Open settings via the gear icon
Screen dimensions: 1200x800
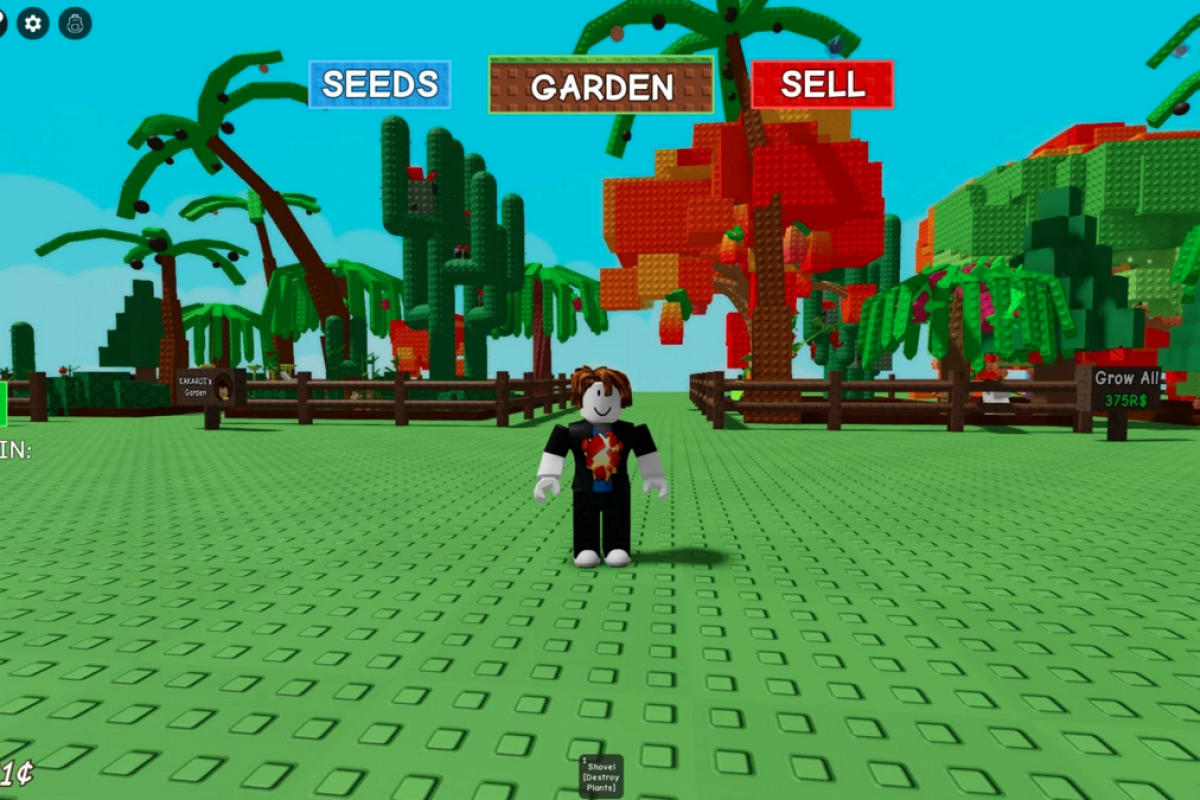coord(33,23)
